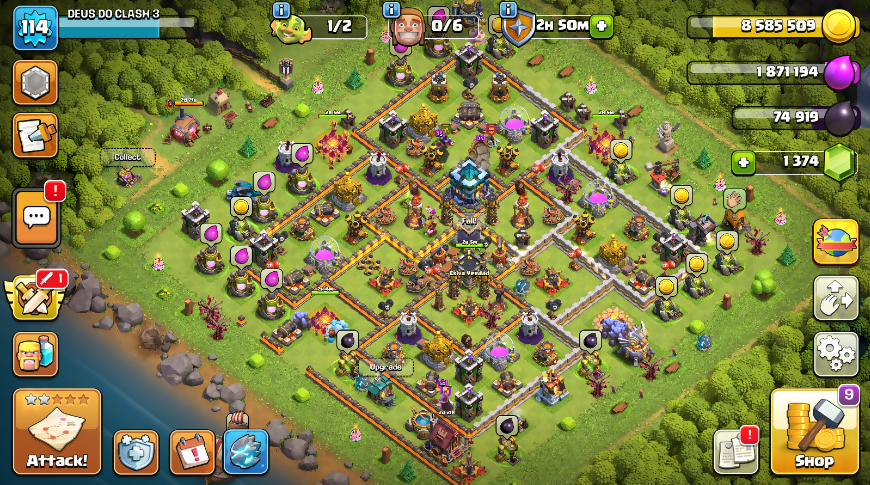
Task: Open the settings gear menu
Action: (835, 353)
